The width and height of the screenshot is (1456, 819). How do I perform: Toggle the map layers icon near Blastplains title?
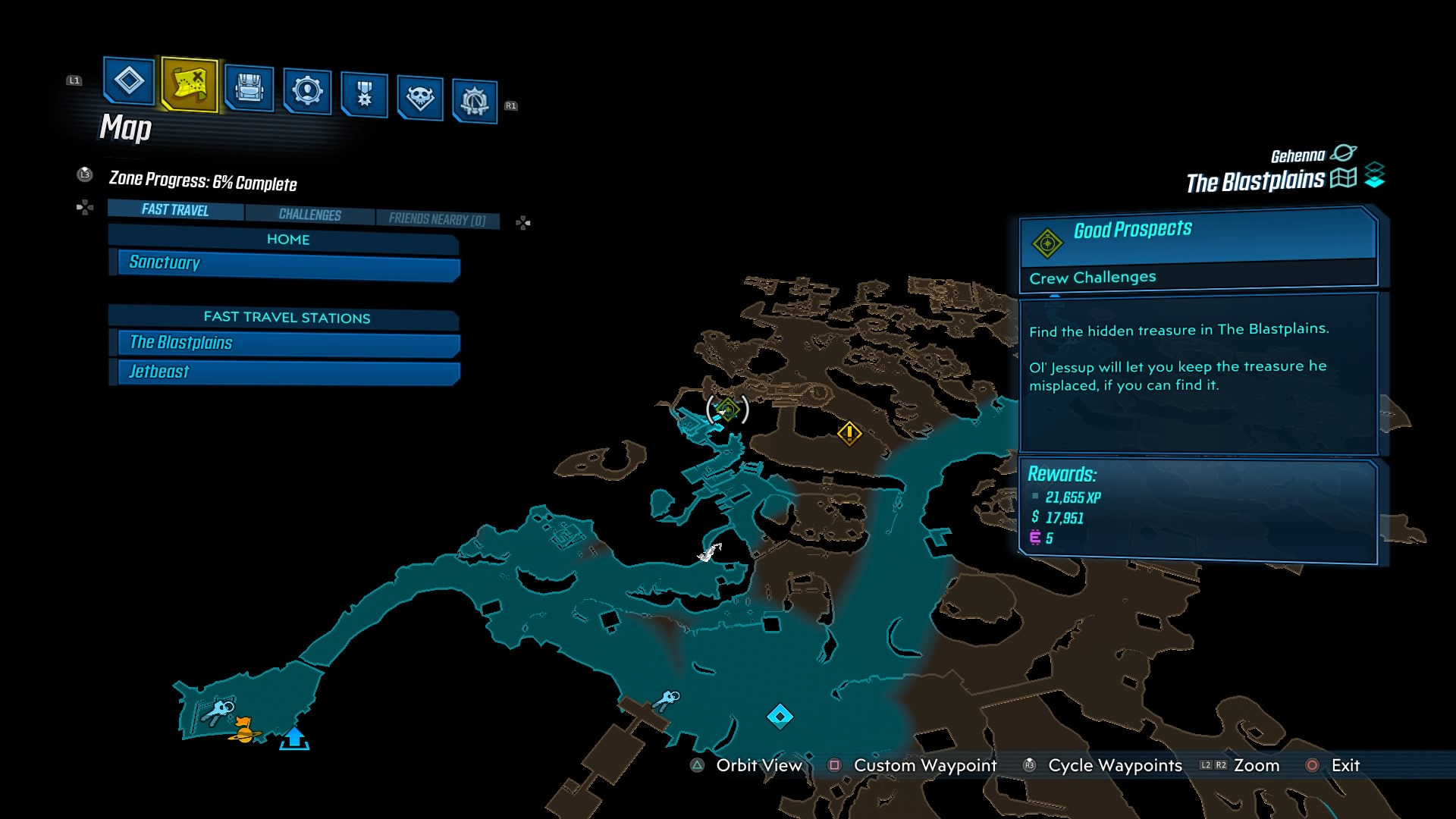pyautogui.click(x=1375, y=175)
